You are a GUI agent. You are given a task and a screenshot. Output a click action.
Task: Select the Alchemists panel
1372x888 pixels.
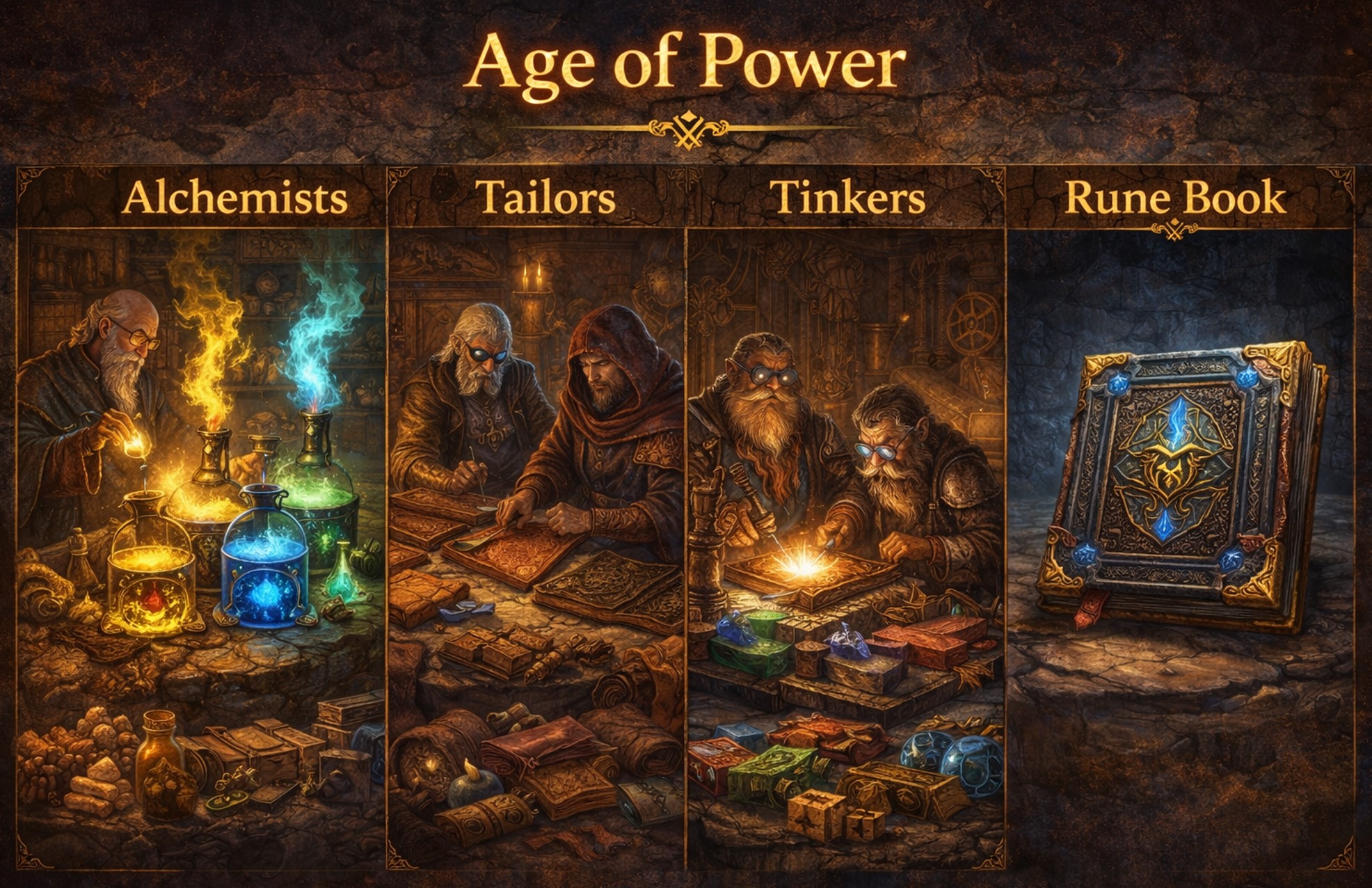point(202,515)
